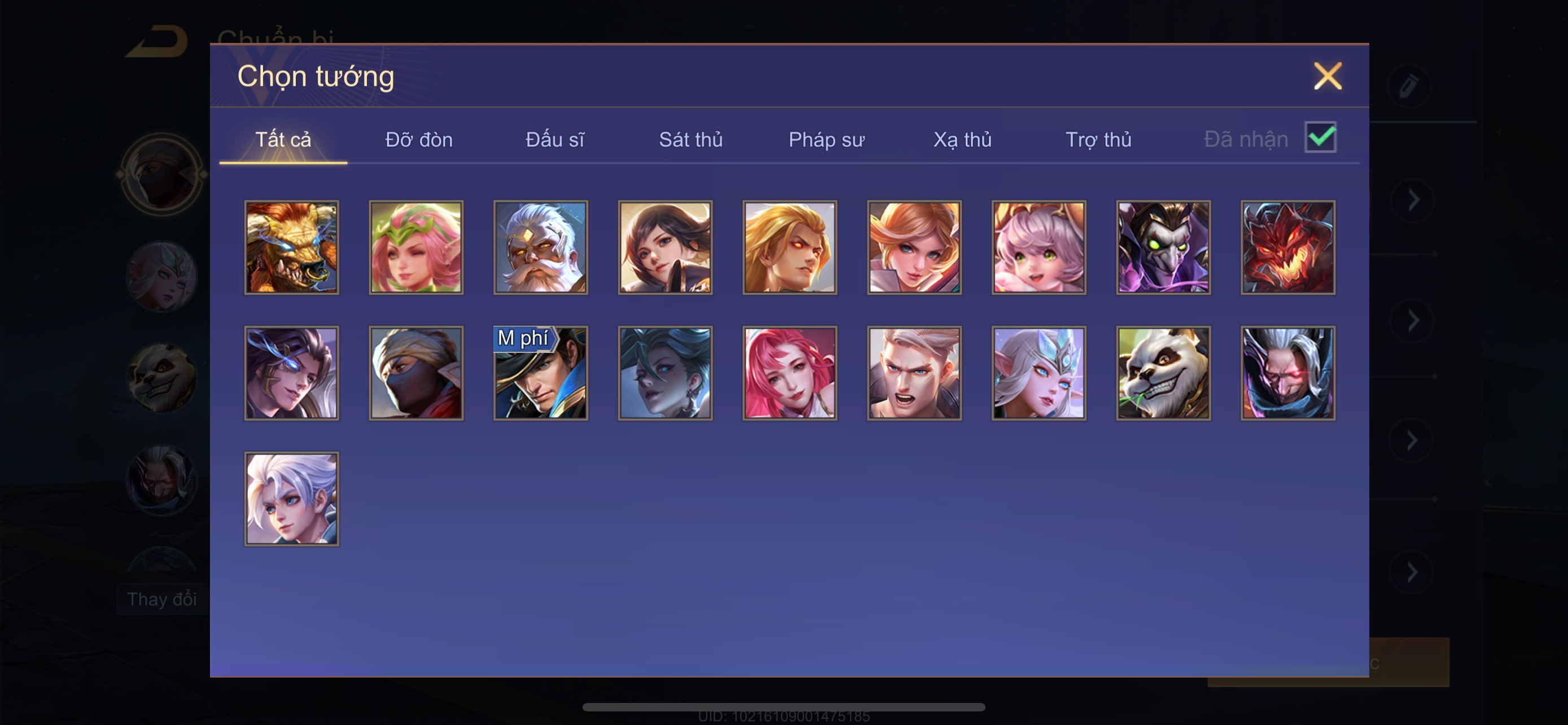
Task: Show the Sát thủ heroes tab
Action: [x=691, y=139]
